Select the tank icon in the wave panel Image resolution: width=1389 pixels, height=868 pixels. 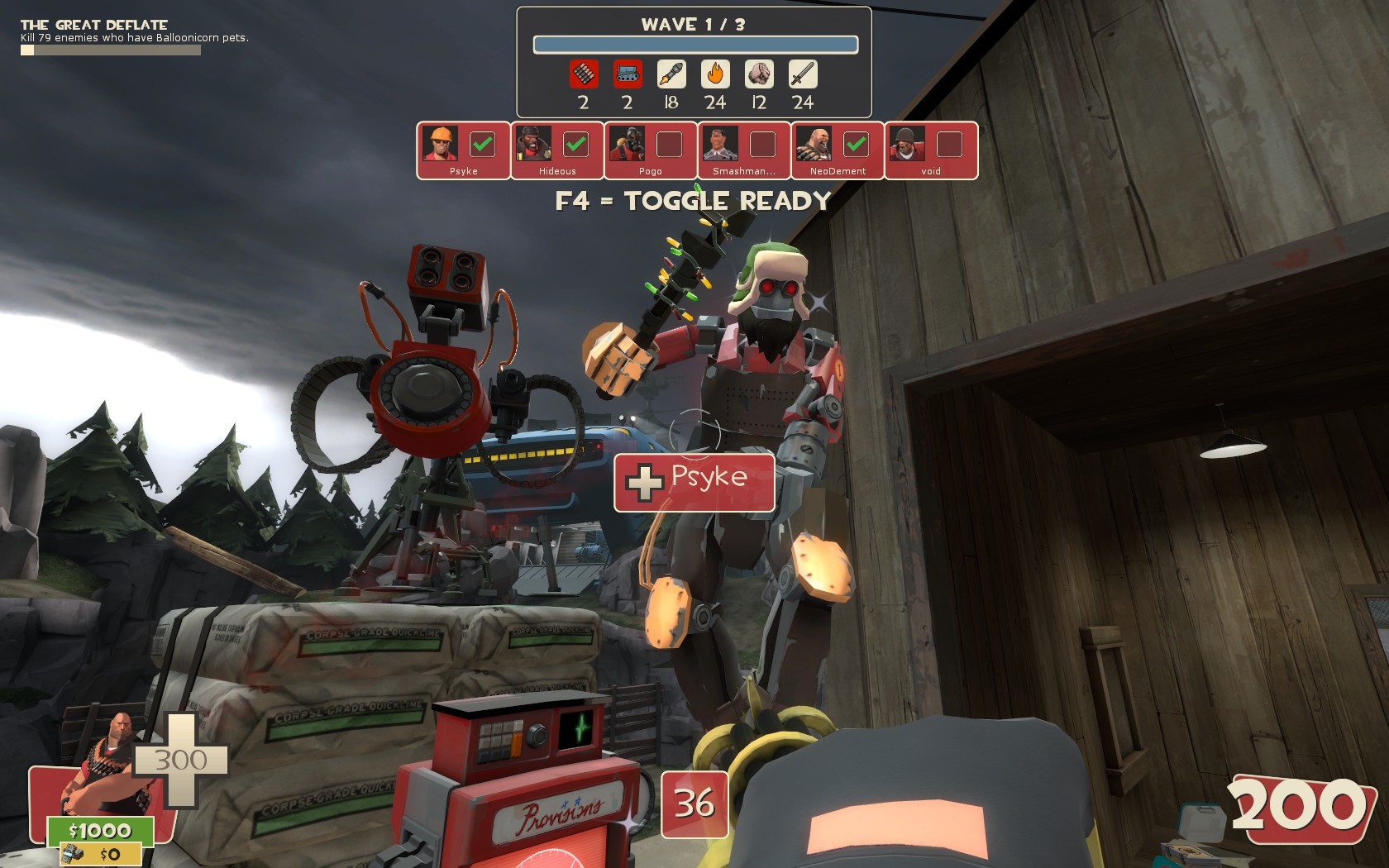pyautogui.click(x=626, y=76)
